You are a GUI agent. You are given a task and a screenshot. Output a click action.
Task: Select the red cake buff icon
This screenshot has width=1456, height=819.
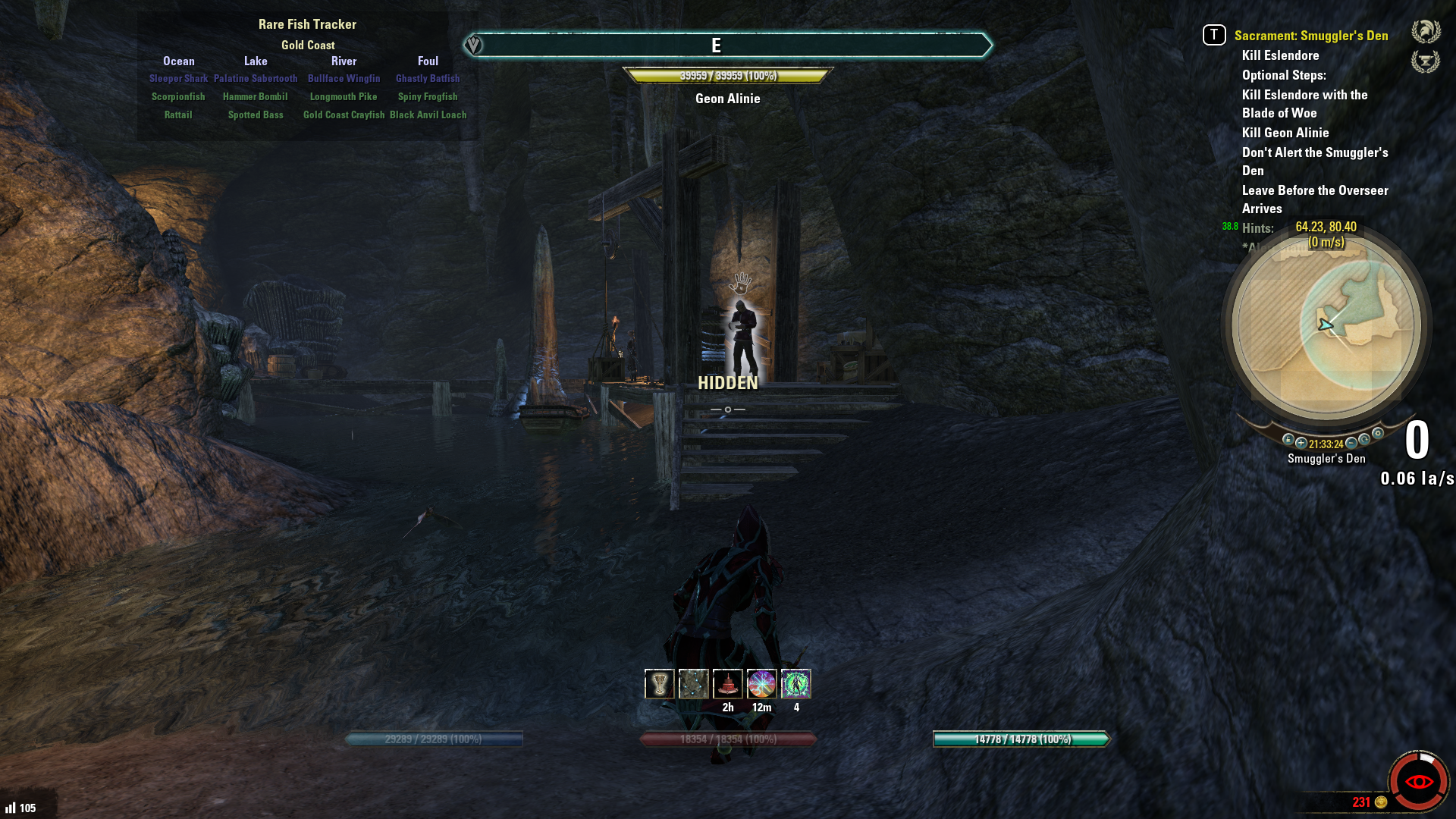pyautogui.click(x=728, y=684)
